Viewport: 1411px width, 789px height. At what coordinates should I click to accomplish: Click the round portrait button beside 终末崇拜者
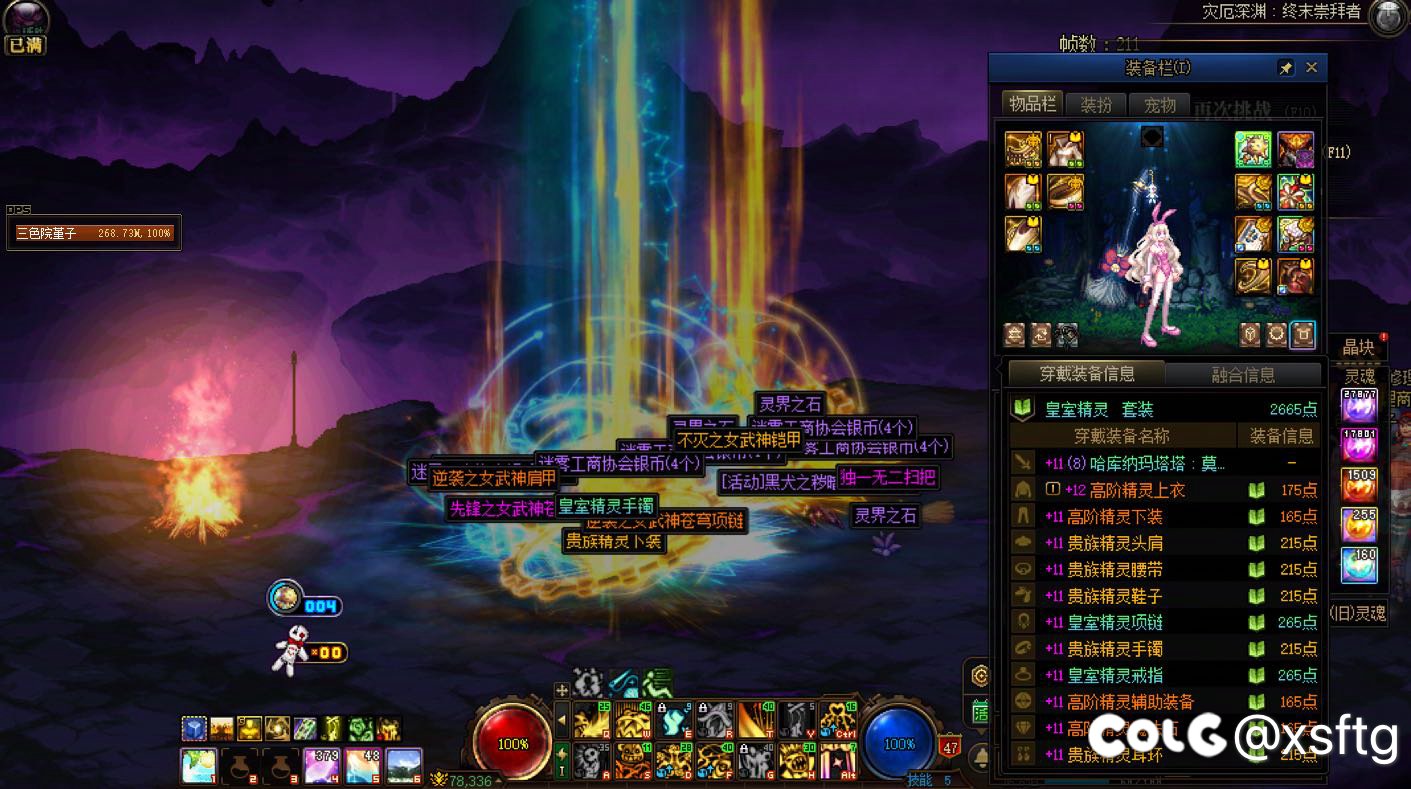(x=1388, y=17)
